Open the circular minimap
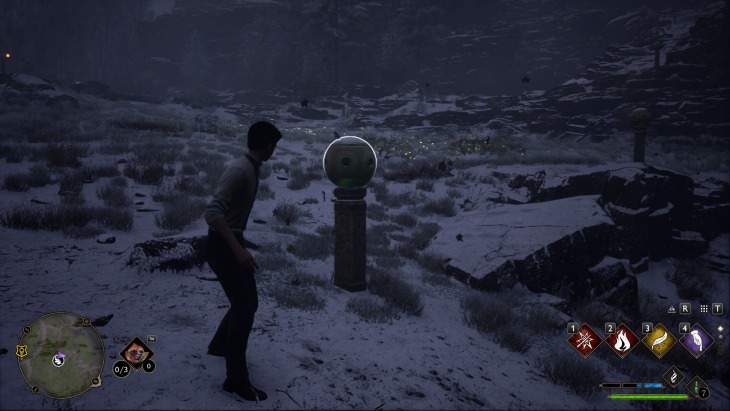Viewport: 730px width, 411px height. (61, 355)
